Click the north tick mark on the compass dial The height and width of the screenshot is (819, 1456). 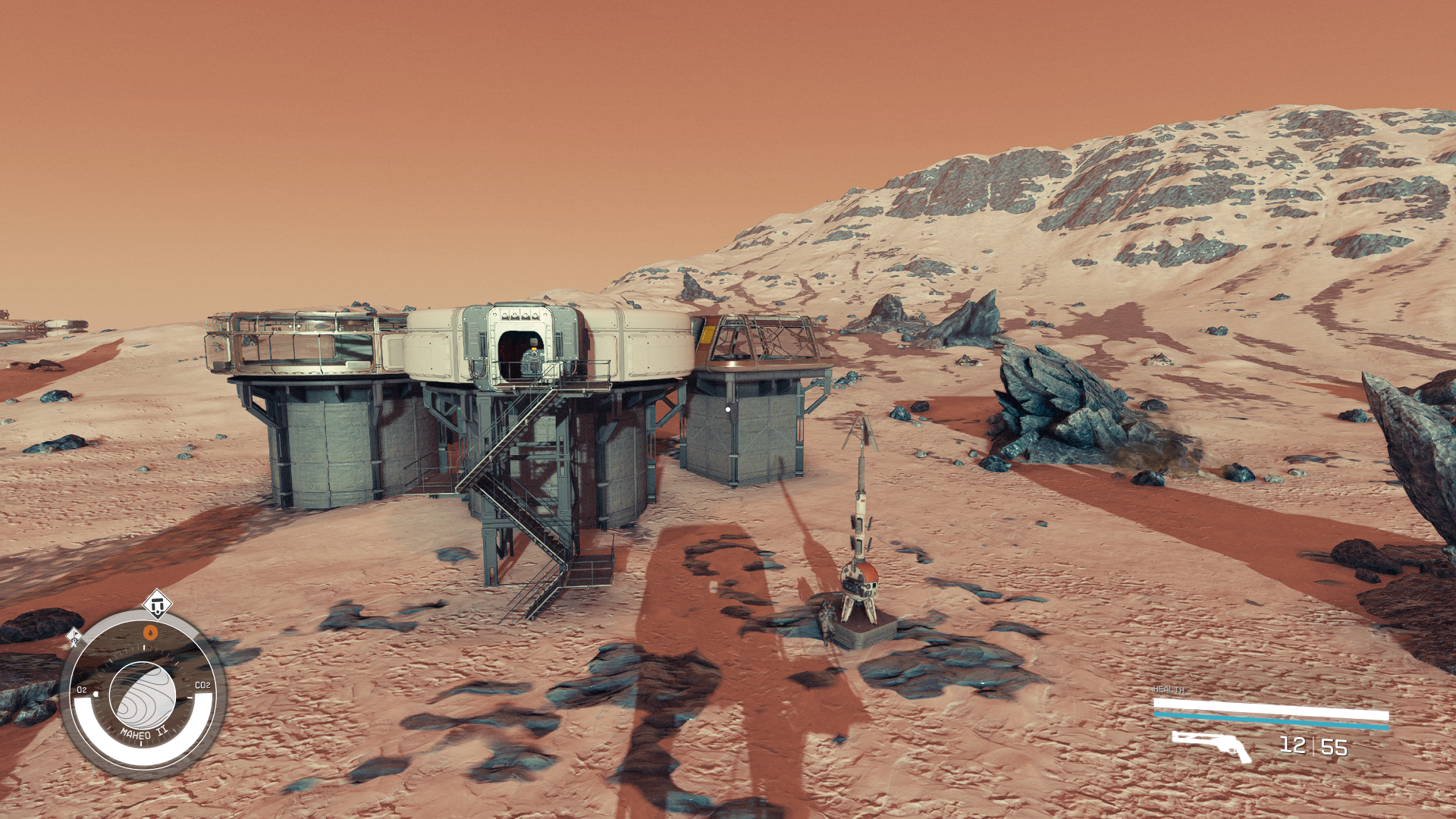pyautogui.click(x=144, y=646)
